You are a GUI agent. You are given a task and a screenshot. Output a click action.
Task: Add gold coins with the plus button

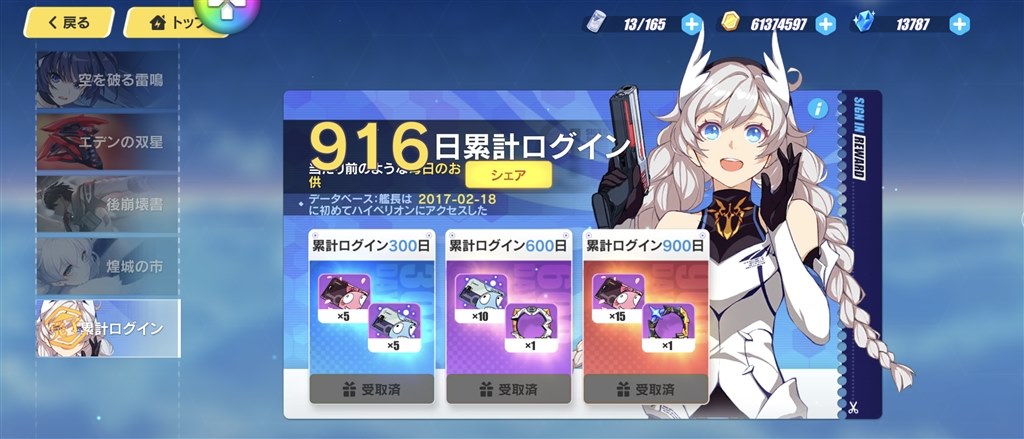825,24
